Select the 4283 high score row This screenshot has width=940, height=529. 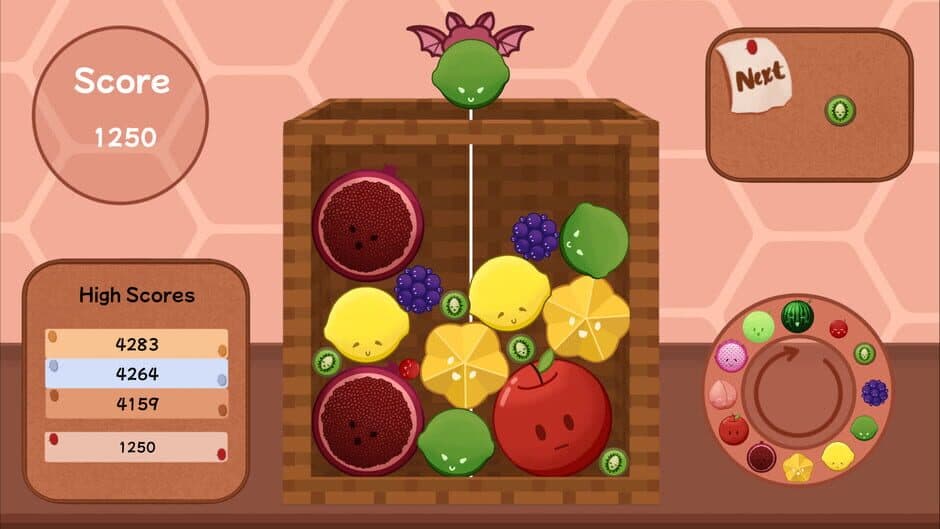tap(137, 344)
